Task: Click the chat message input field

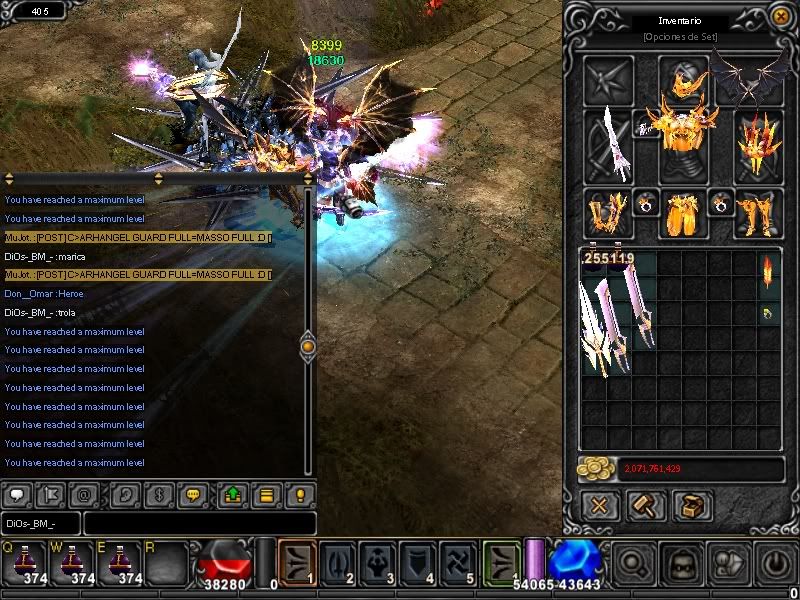Action: (x=198, y=524)
